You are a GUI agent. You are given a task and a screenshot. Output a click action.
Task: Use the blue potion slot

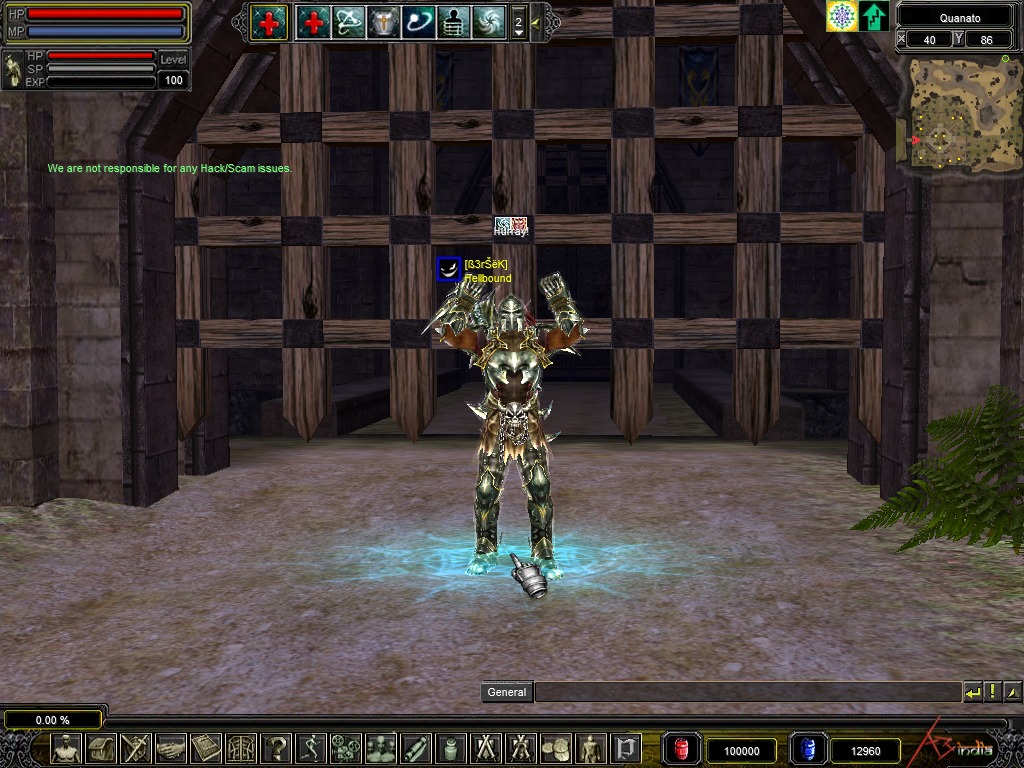pyautogui.click(x=808, y=749)
